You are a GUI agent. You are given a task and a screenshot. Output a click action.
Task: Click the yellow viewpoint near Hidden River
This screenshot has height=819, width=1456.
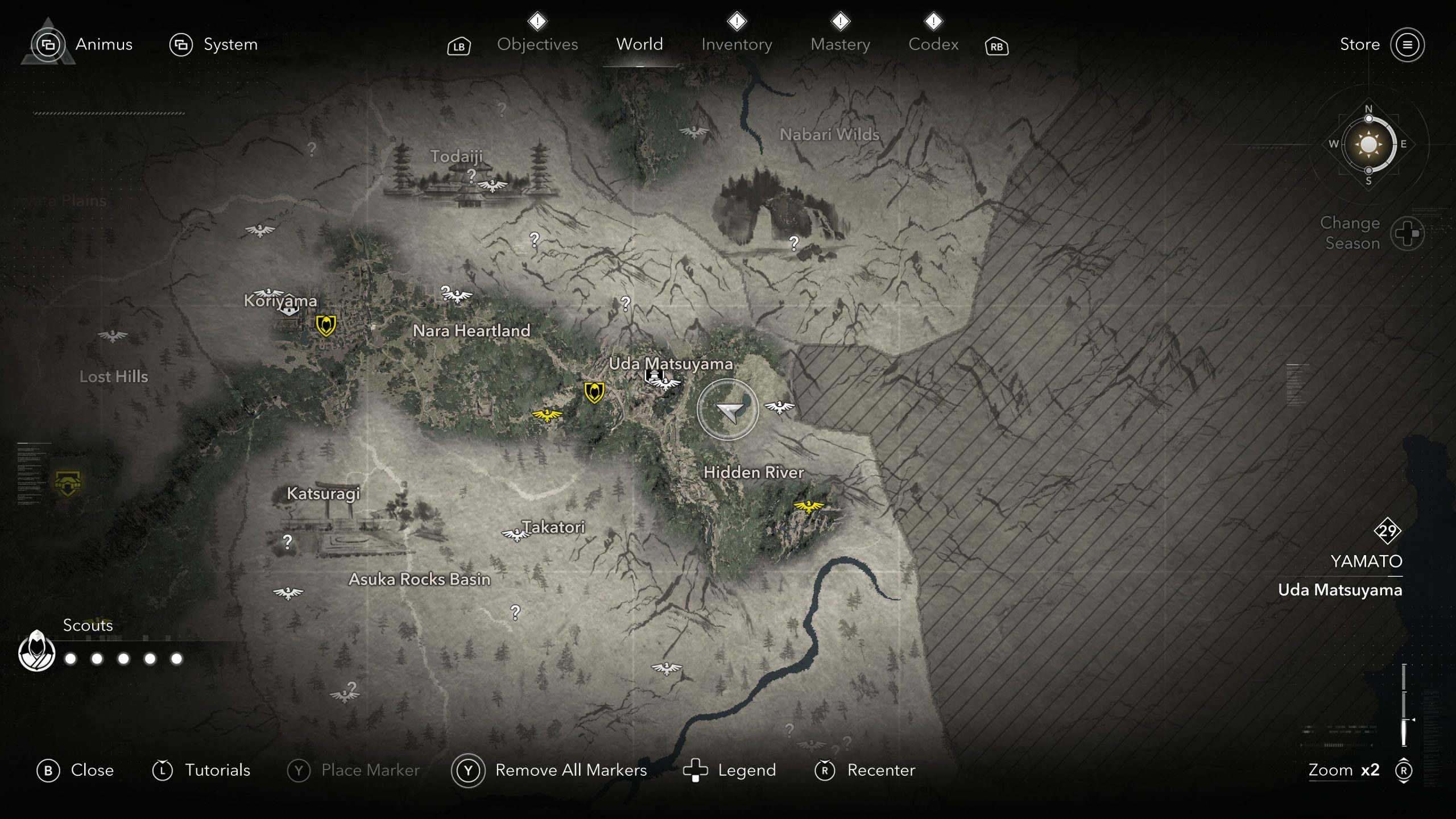point(808,506)
